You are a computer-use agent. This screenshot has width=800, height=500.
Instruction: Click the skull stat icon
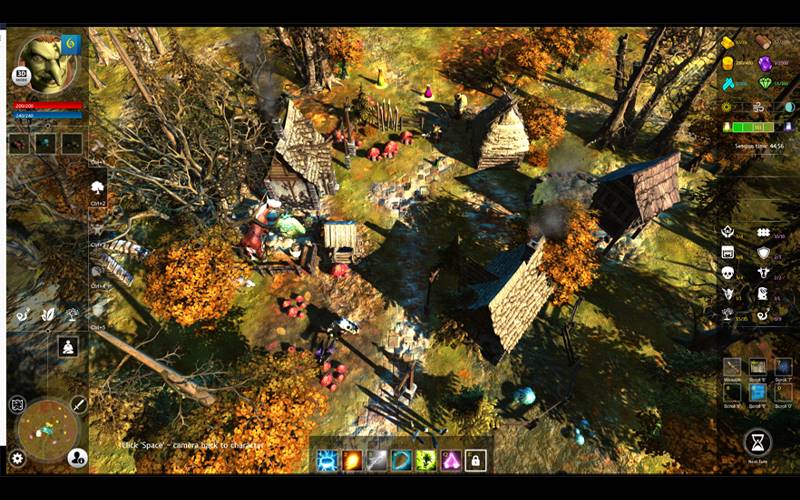pos(728,272)
